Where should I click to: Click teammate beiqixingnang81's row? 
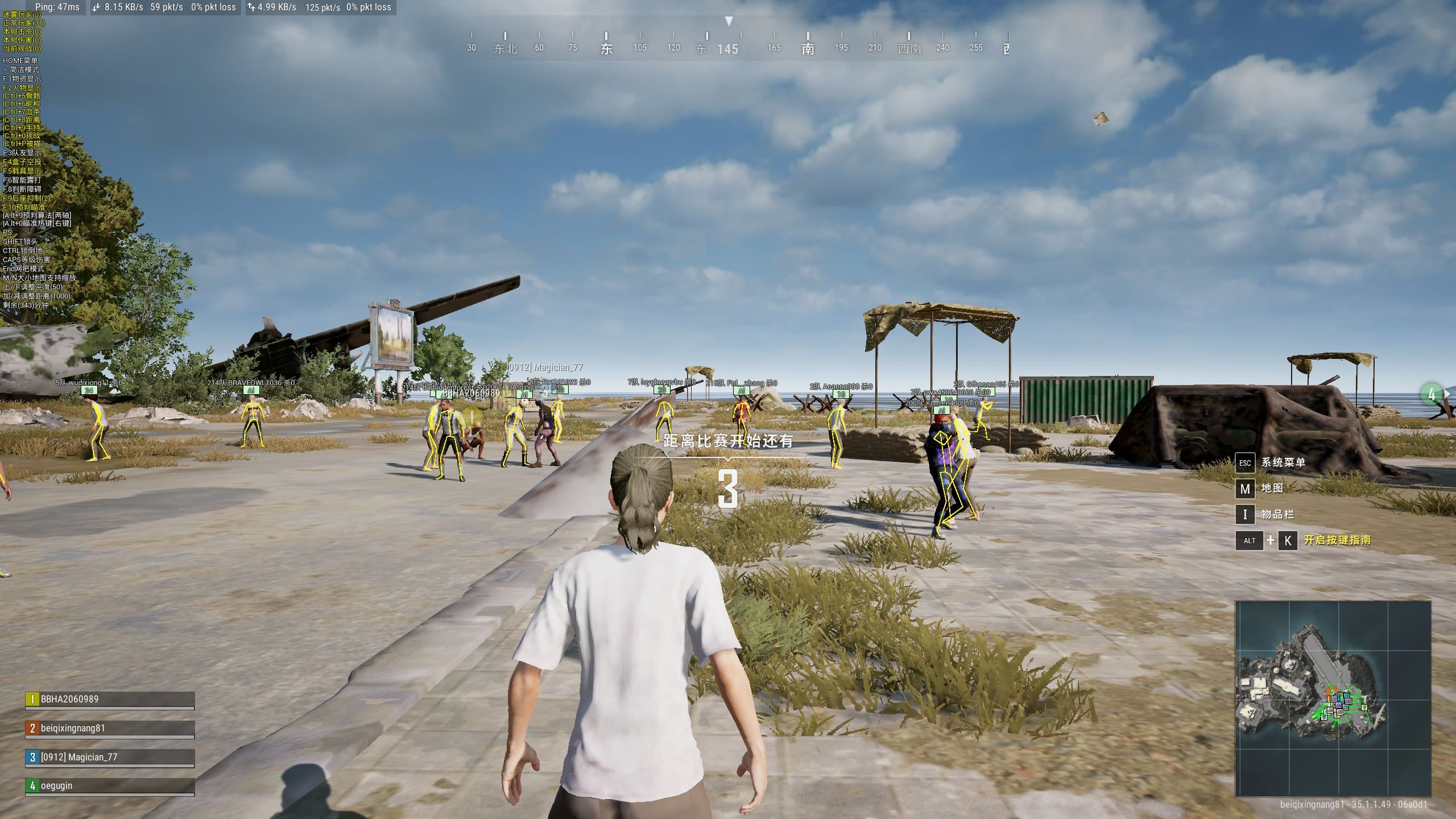pyautogui.click(x=109, y=729)
